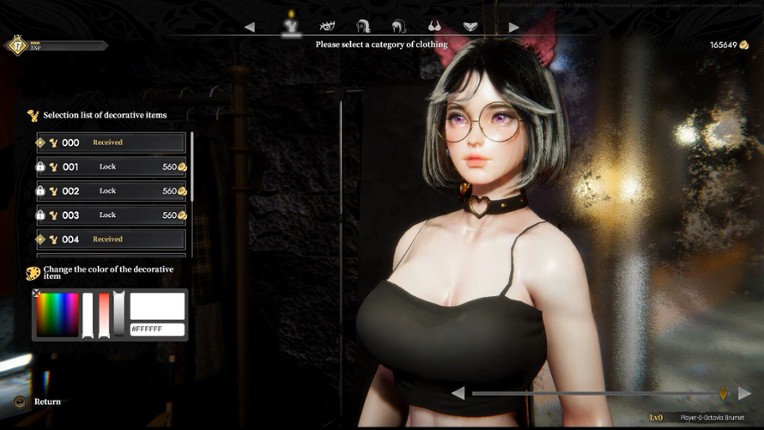Viewport: 764px width, 430px height.
Task: Unlock decorative item 001
Action: 111,167
